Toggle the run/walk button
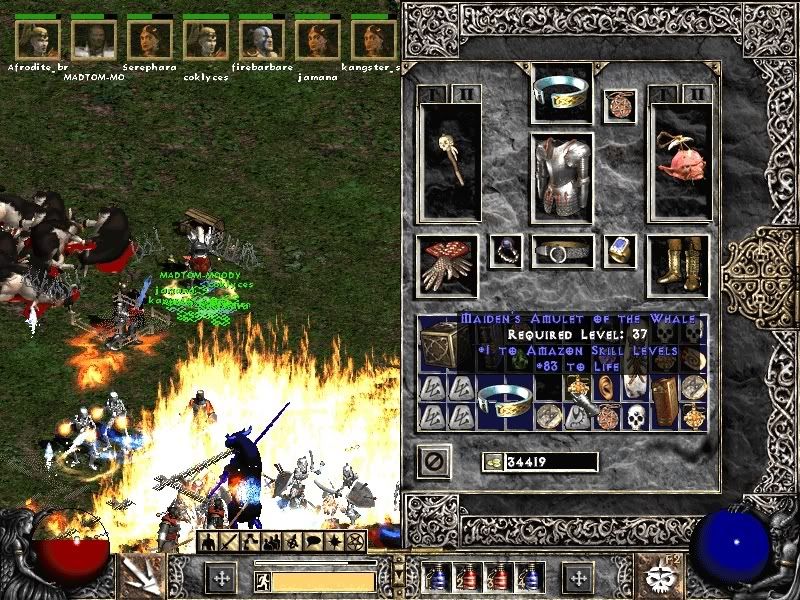800x600 pixels. [x=261, y=579]
